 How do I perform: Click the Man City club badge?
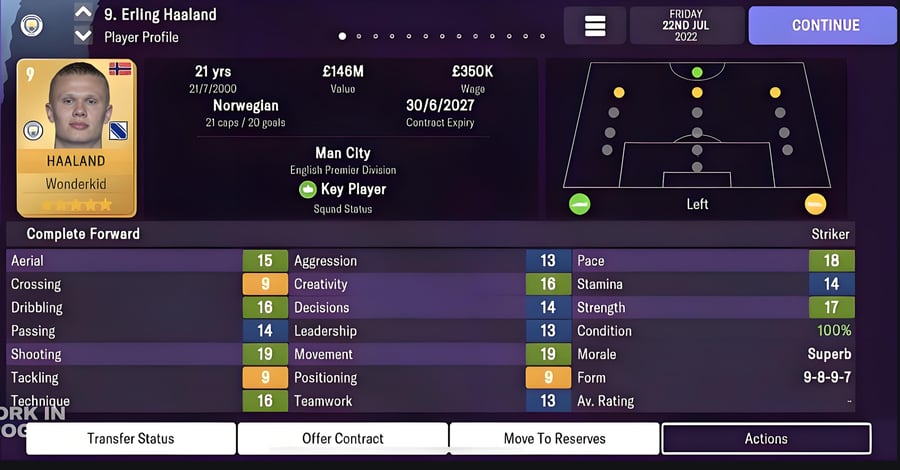pyautogui.click(x=33, y=25)
